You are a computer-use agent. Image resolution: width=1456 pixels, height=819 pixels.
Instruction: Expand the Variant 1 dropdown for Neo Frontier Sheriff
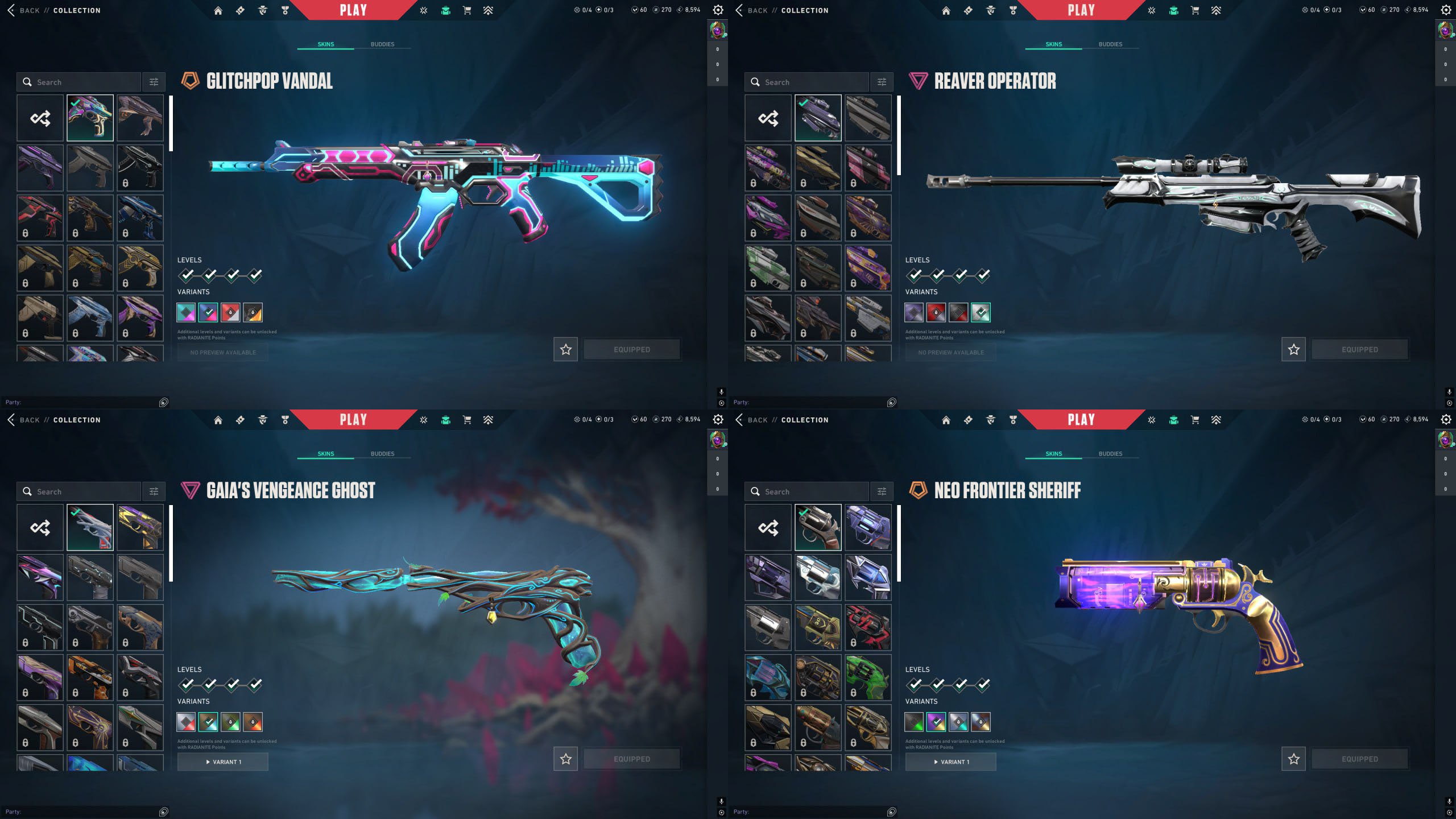tap(951, 762)
